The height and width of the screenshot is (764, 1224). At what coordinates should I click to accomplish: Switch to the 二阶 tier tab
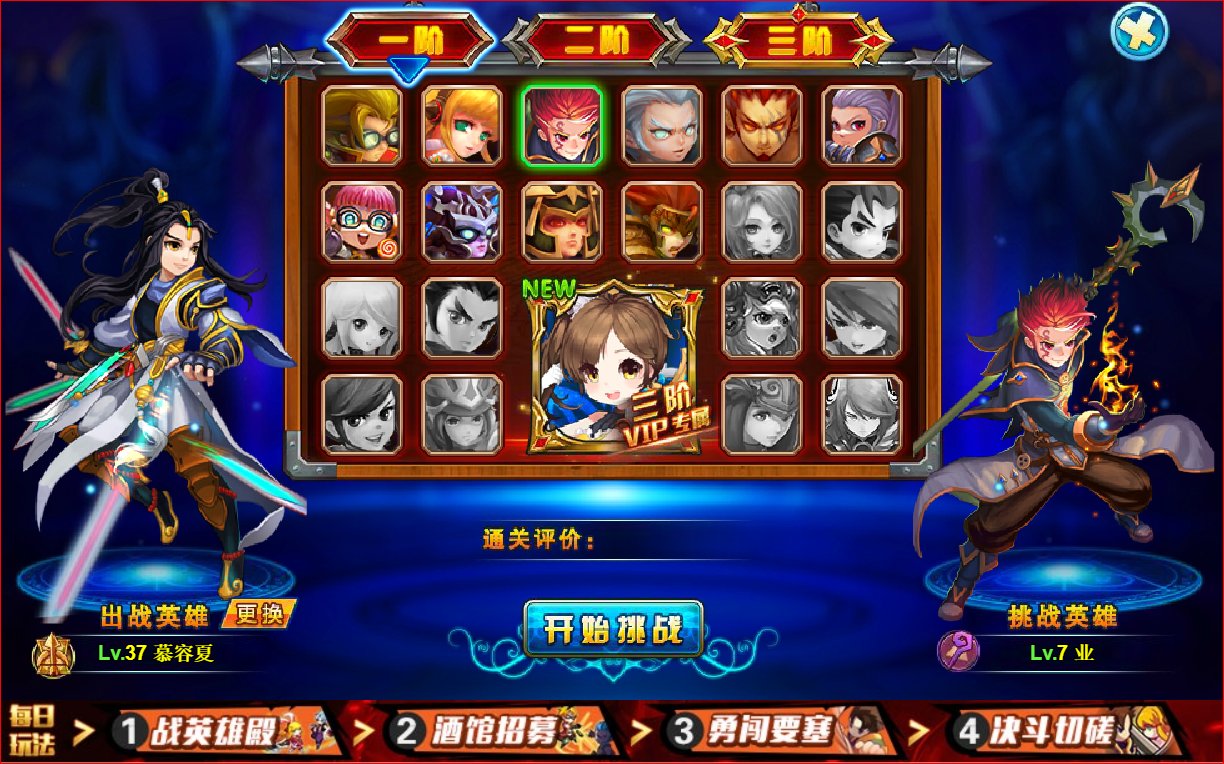(x=596, y=40)
